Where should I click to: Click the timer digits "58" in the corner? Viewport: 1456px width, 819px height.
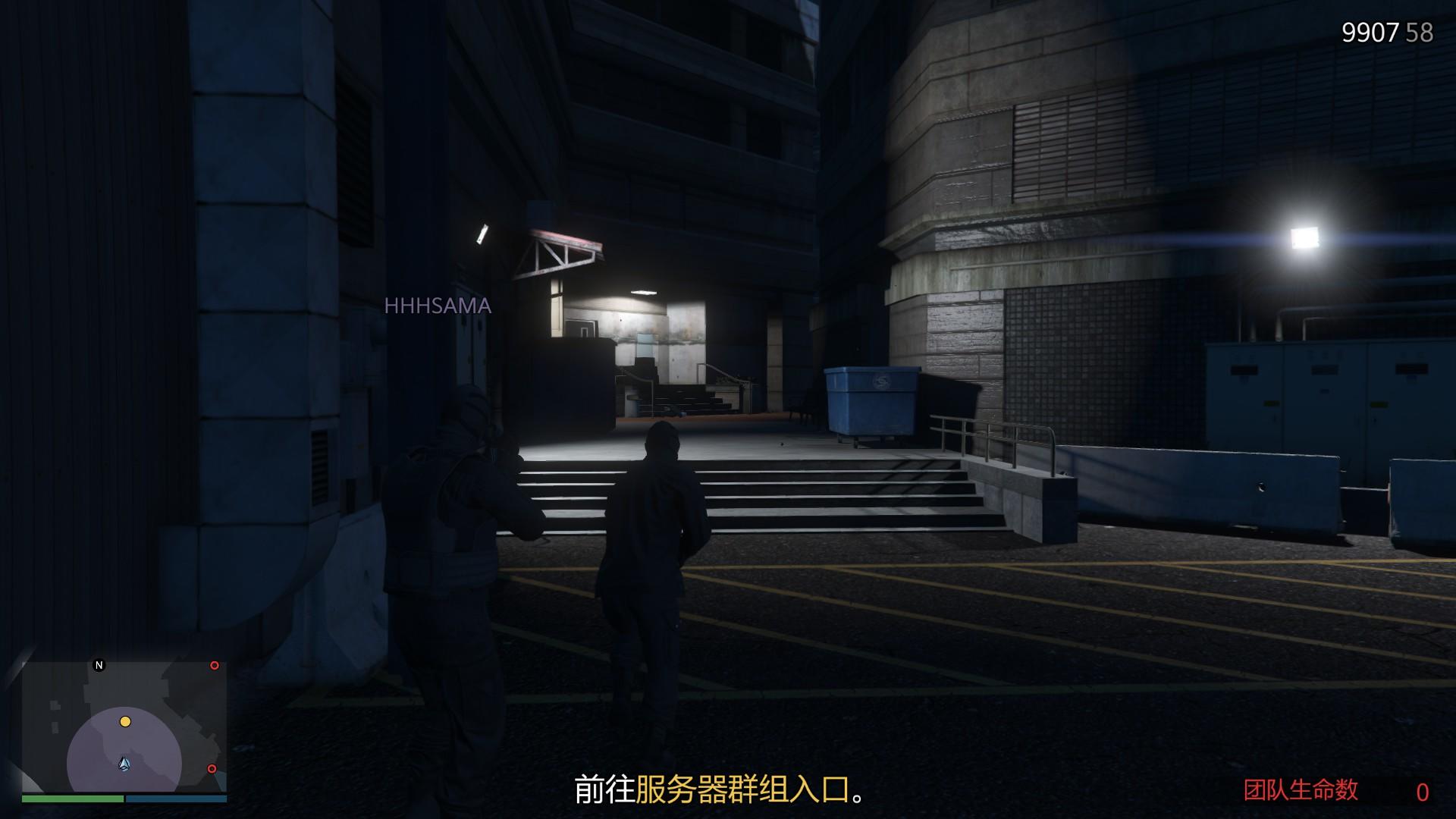1421,32
